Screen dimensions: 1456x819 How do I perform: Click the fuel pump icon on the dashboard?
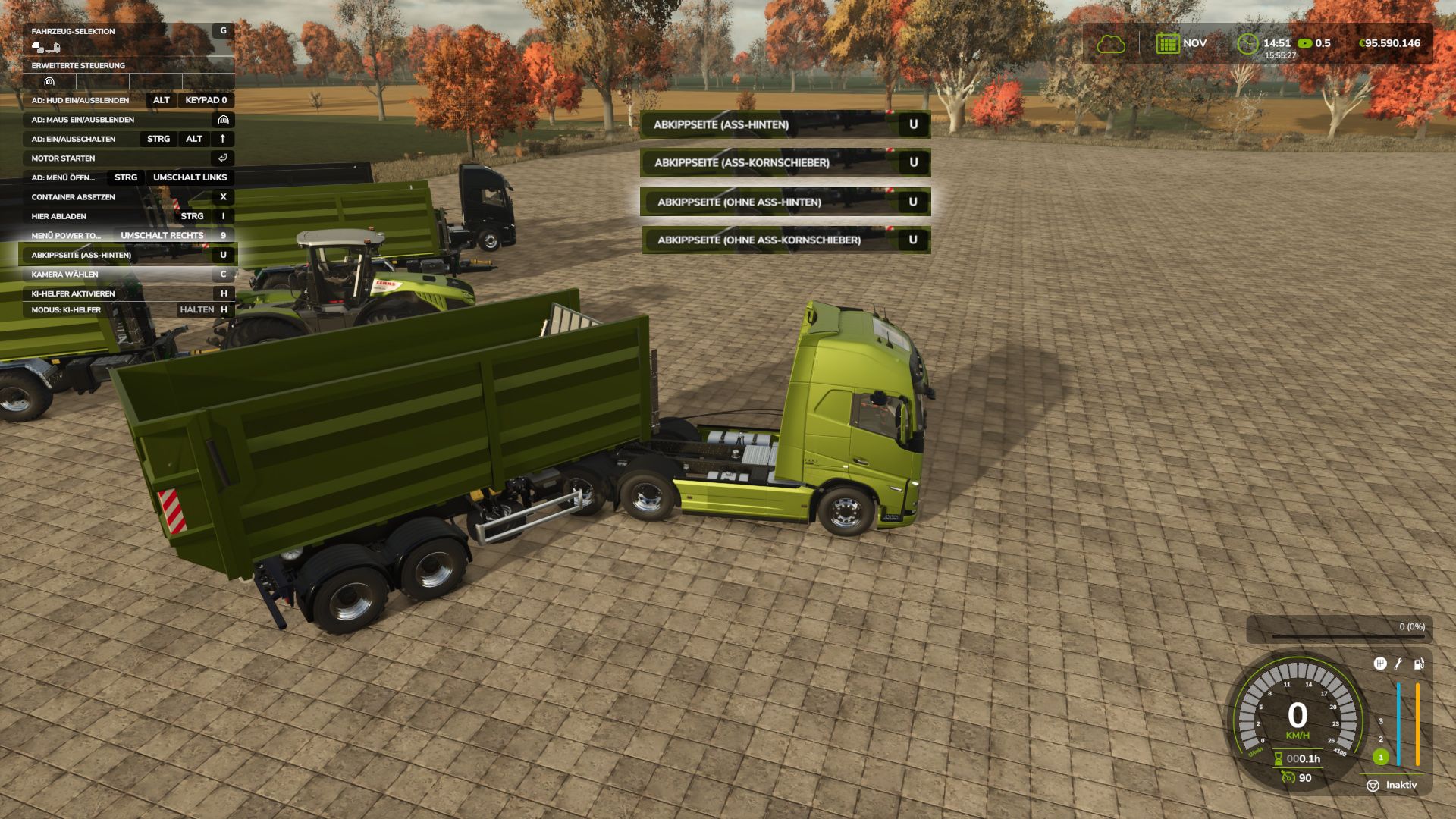point(1418,664)
